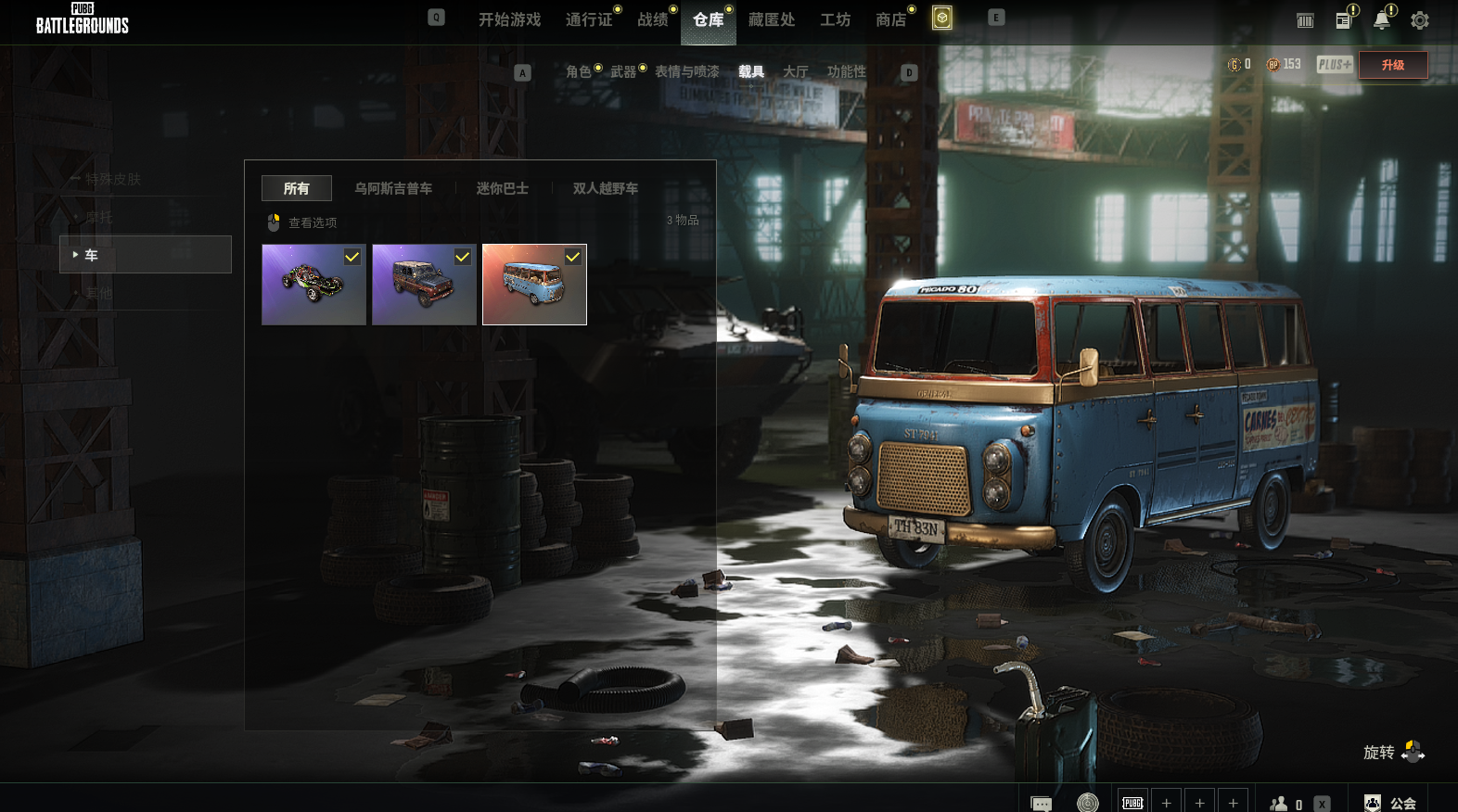Visit the 商店 store tab
This screenshot has height=812, width=1458.
pyautogui.click(x=890, y=19)
